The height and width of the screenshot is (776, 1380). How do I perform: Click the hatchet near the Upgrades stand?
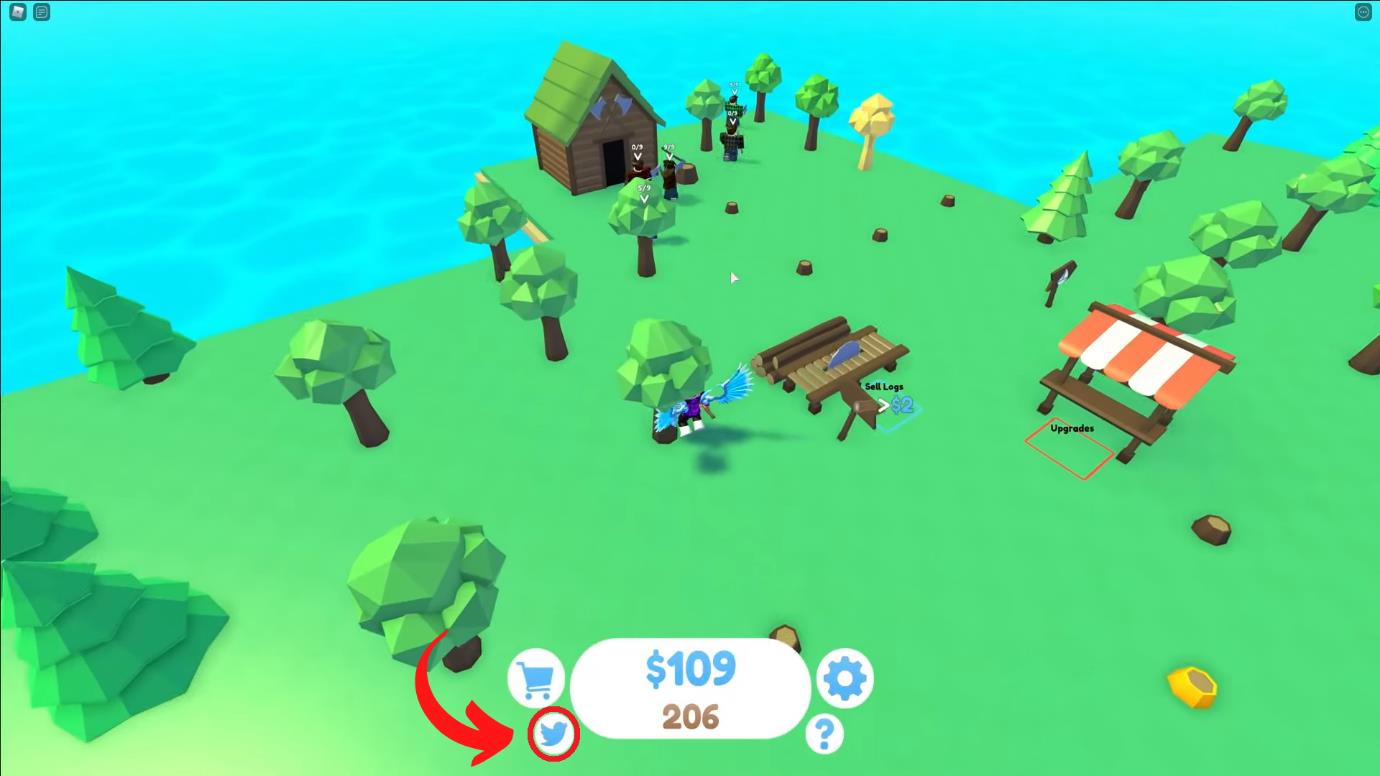(1060, 277)
